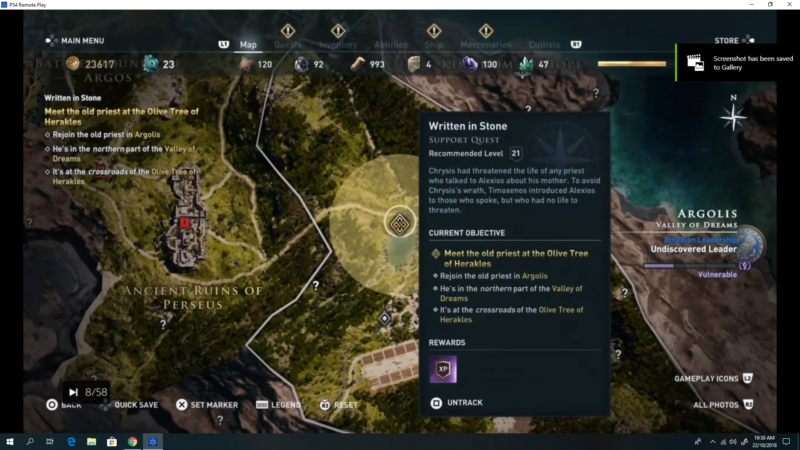Switch to the Map tab
The width and height of the screenshot is (800, 450).
248,44
